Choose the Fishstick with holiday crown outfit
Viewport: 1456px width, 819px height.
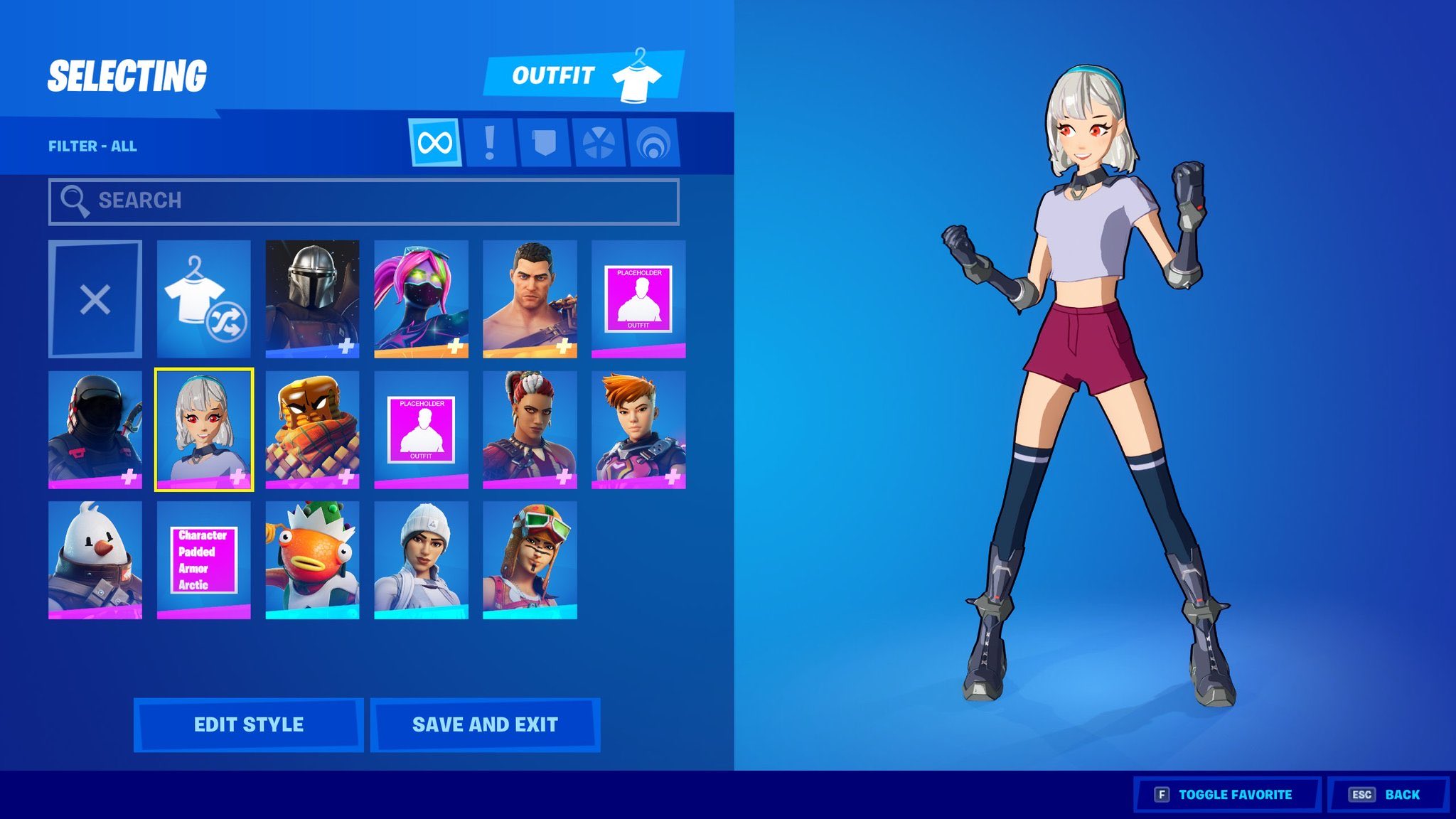click(x=312, y=560)
